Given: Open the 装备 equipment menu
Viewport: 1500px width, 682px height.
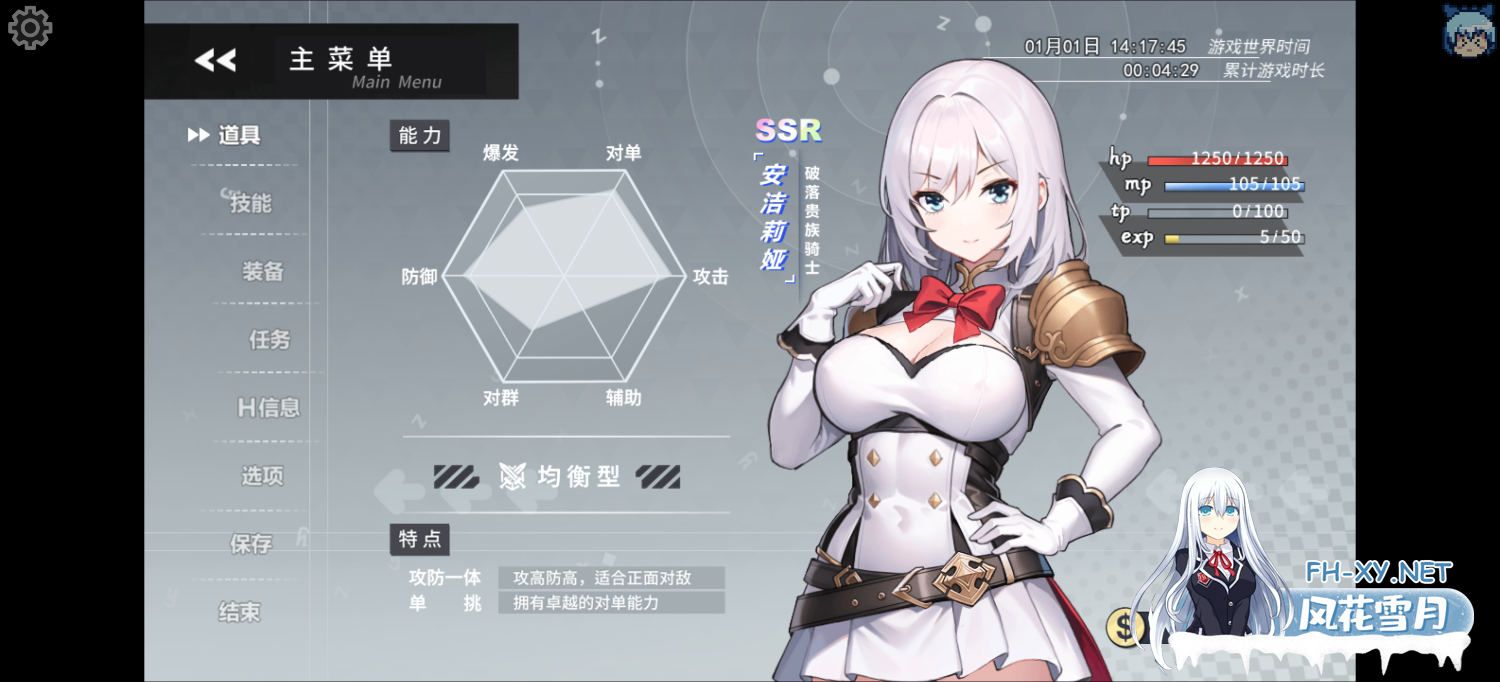Looking at the screenshot, I should [262, 271].
